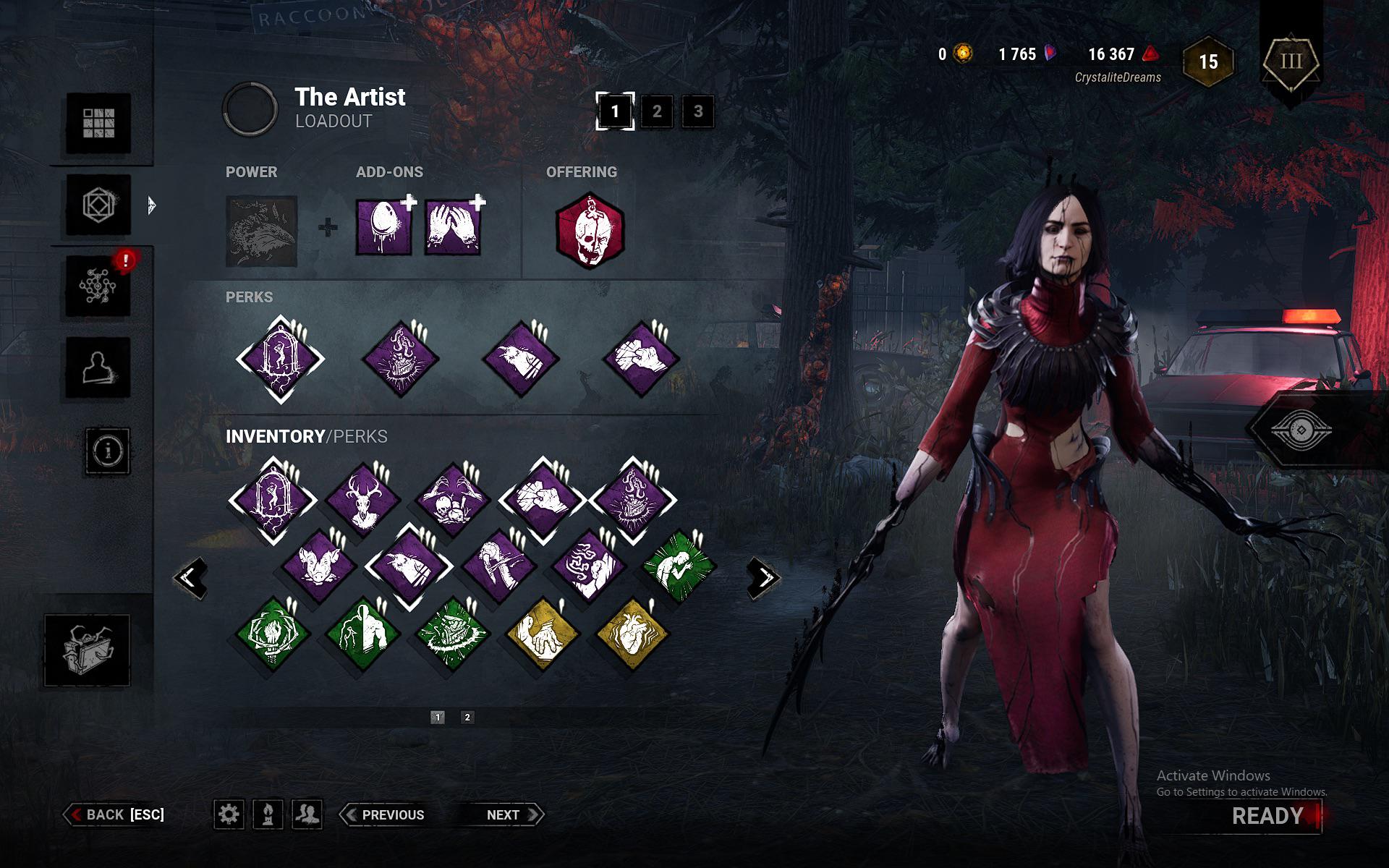Switch to loadout preset 2
This screenshot has width=1389, height=868.
(657, 112)
